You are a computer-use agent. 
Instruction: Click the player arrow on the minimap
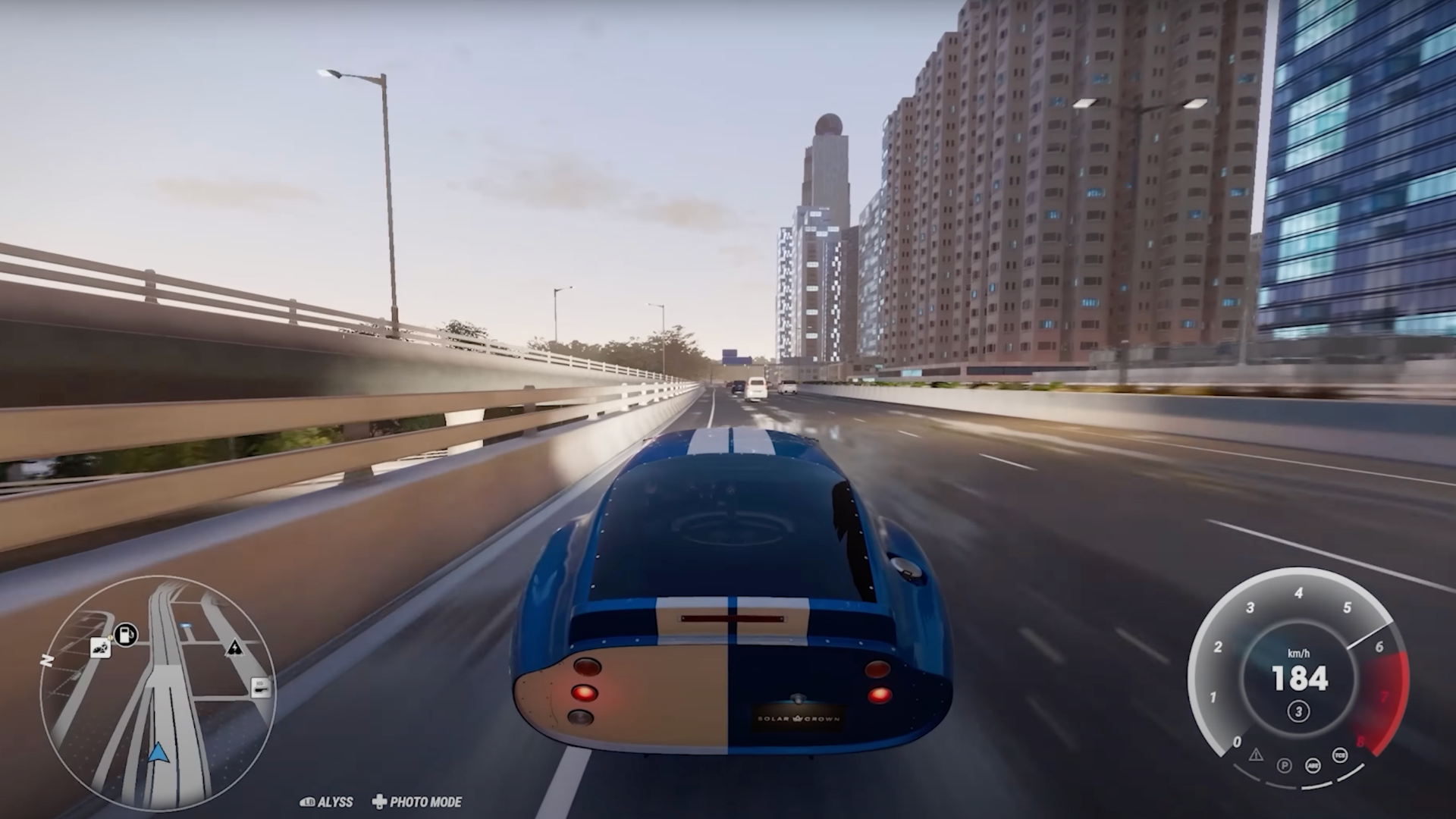click(x=159, y=753)
